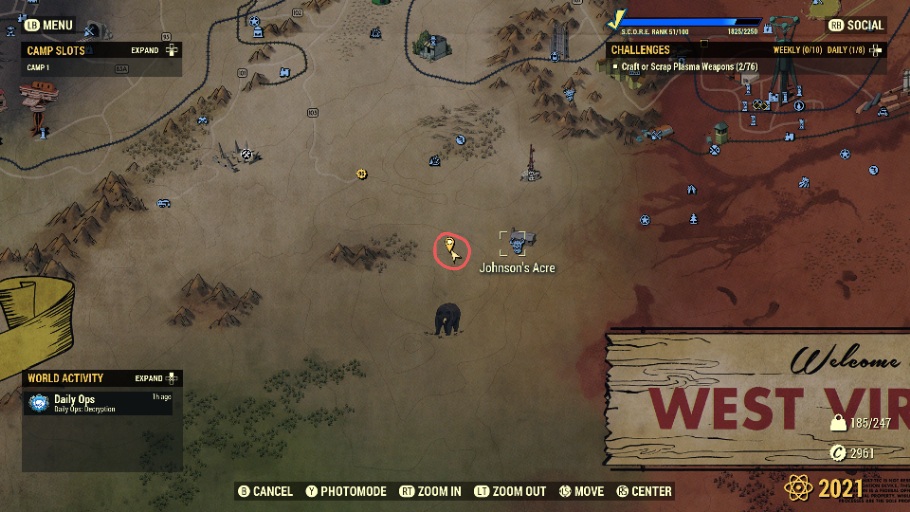The width and height of the screenshot is (910, 512).
Task: Expand the World Activity panel
Action: click(x=155, y=379)
